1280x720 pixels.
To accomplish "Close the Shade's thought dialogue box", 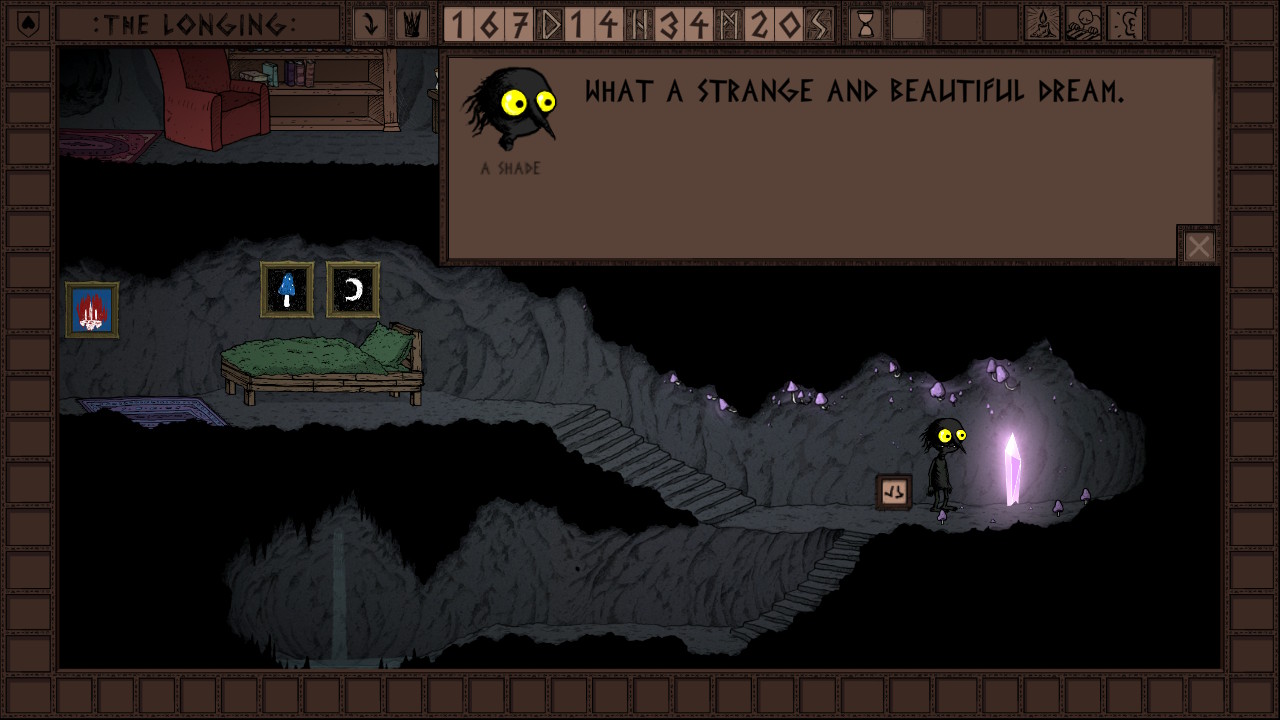I will (x=1198, y=246).
